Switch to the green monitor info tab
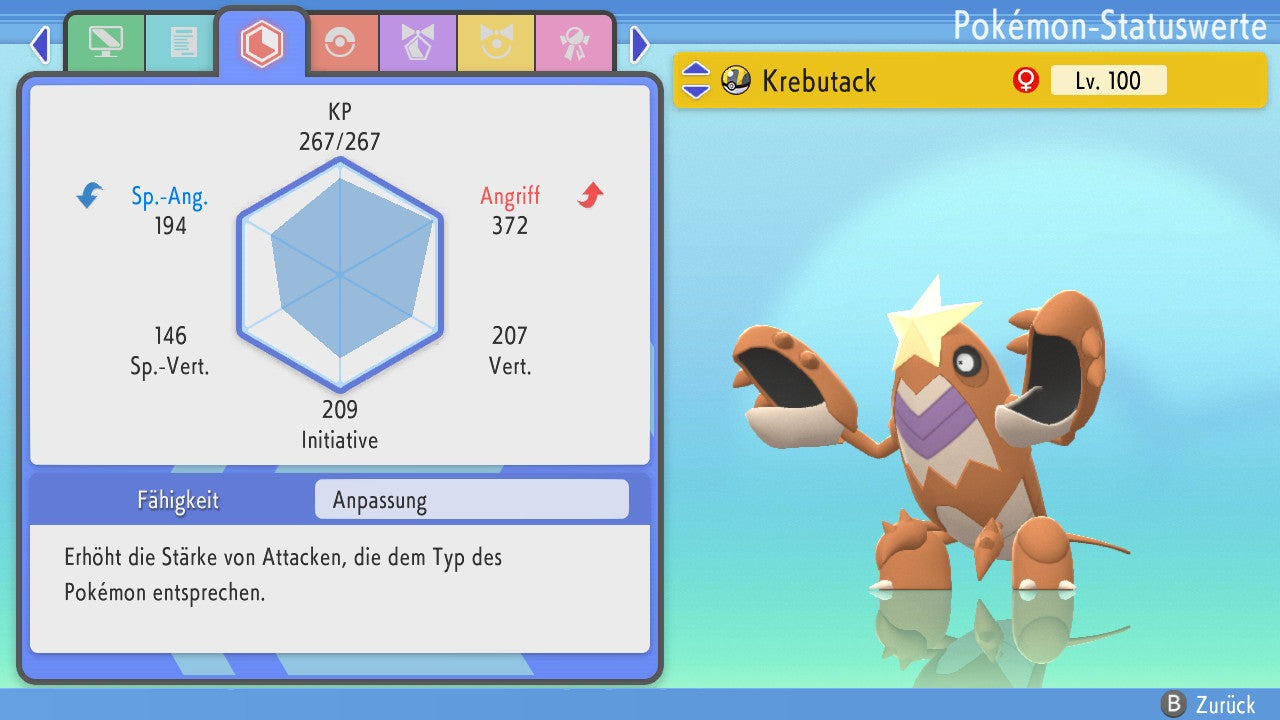Image resolution: width=1280 pixels, height=720 pixels. point(105,43)
